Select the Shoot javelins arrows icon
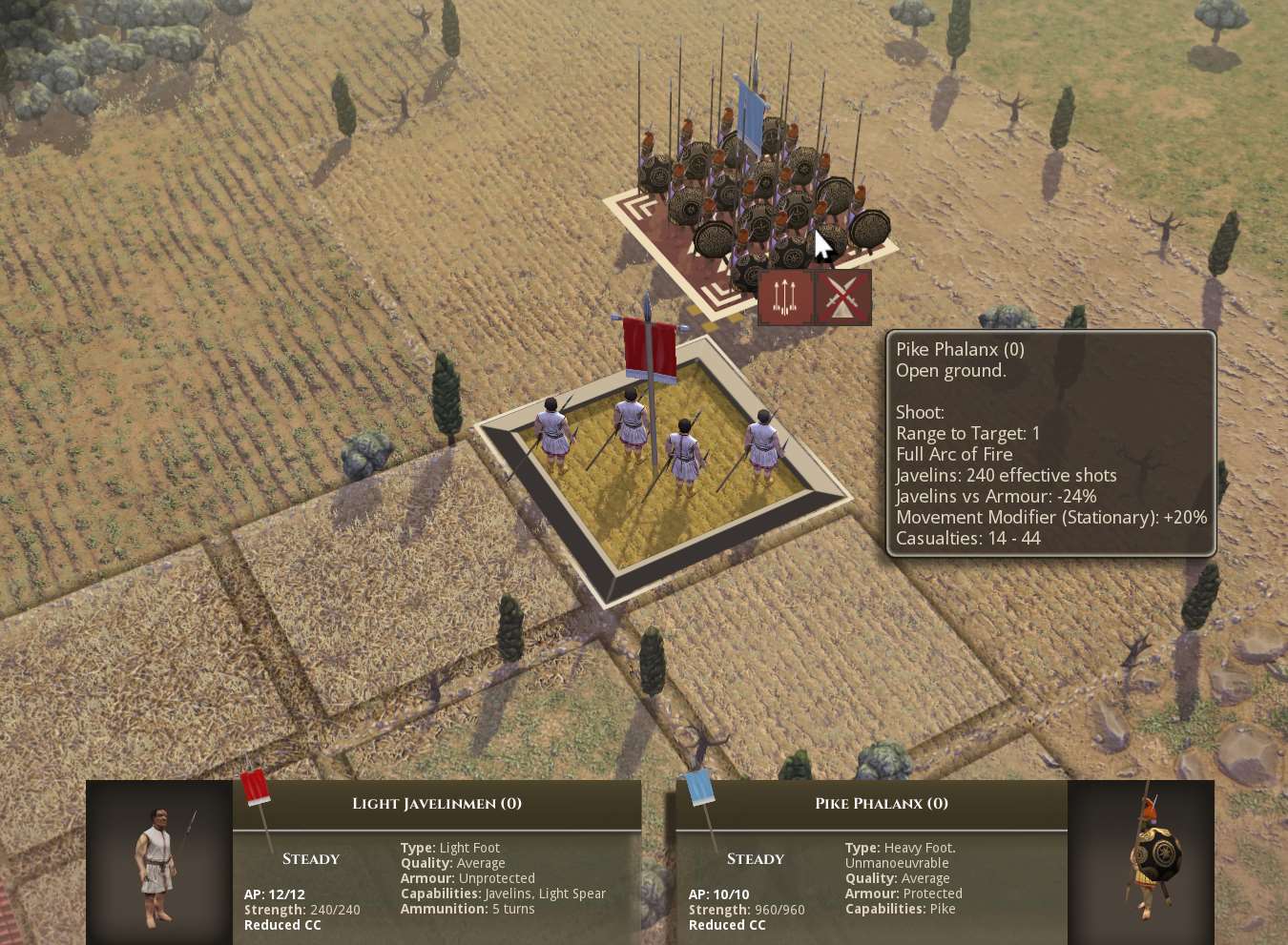 click(x=784, y=297)
